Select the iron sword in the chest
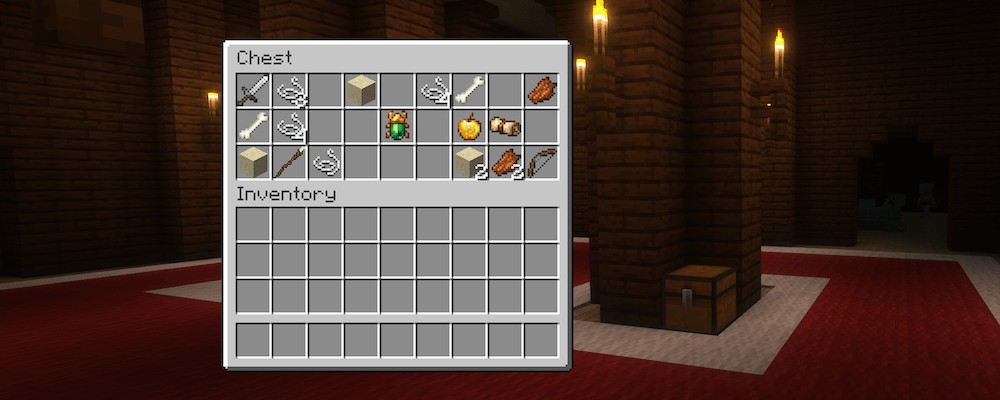 click(x=253, y=90)
